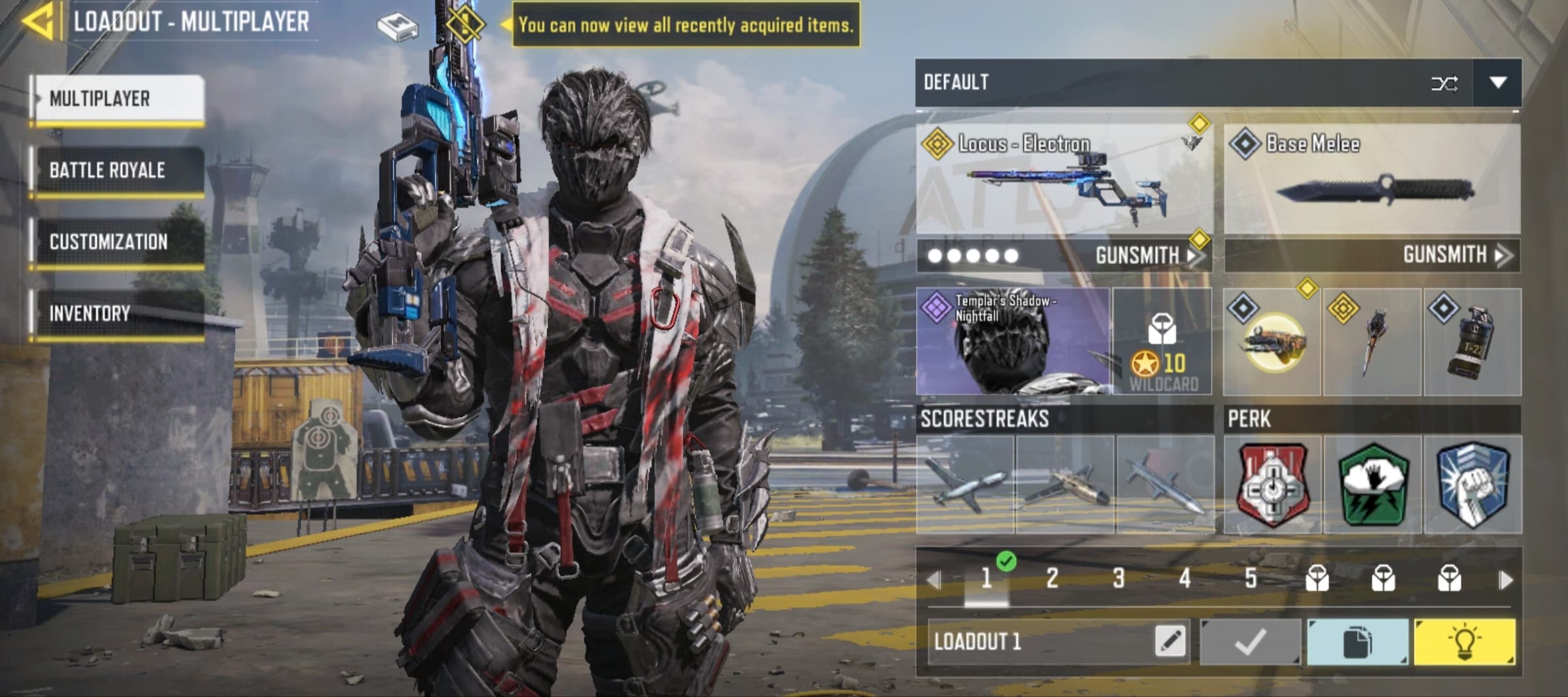Image resolution: width=1568 pixels, height=697 pixels.
Task: Select the Locus - Electron primary weapon
Action: pyautogui.click(x=1064, y=180)
